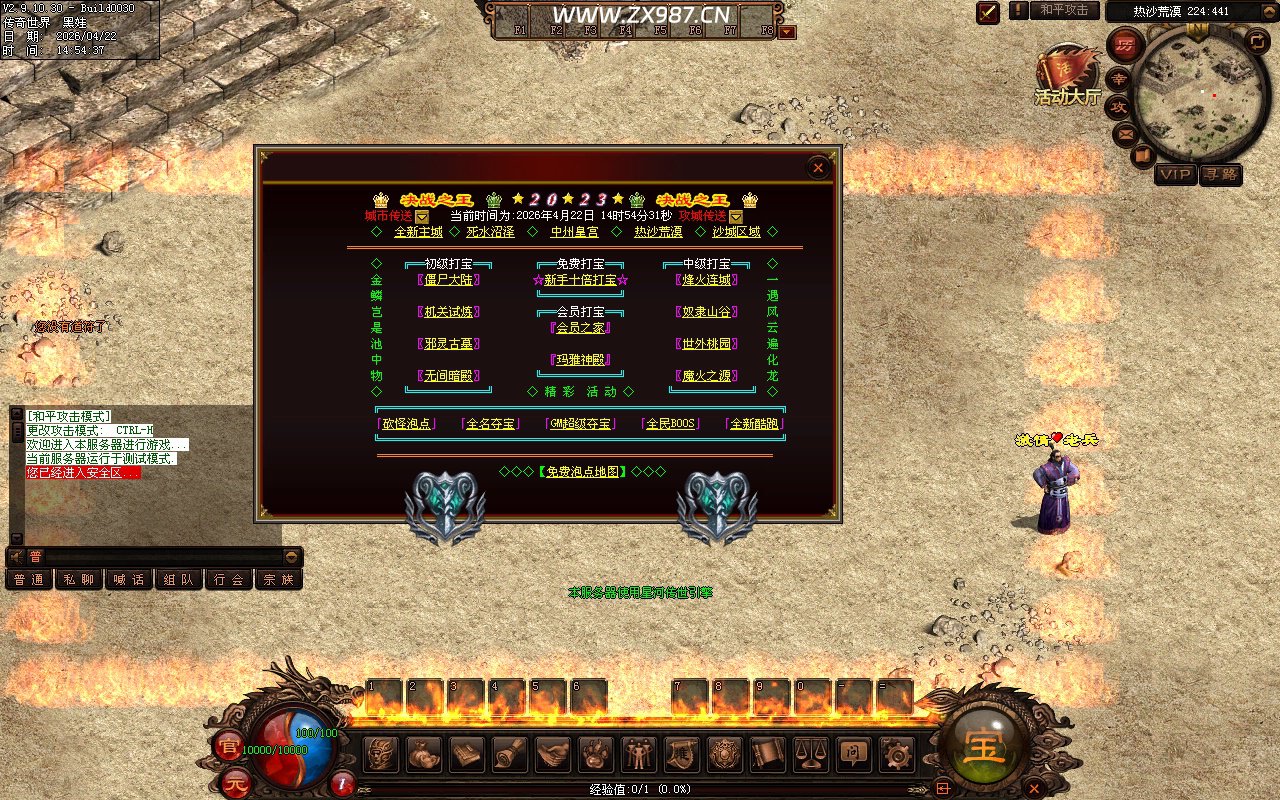Open the 城市传送 dropdown
1280x800 pixels.
[x=422, y=216]
